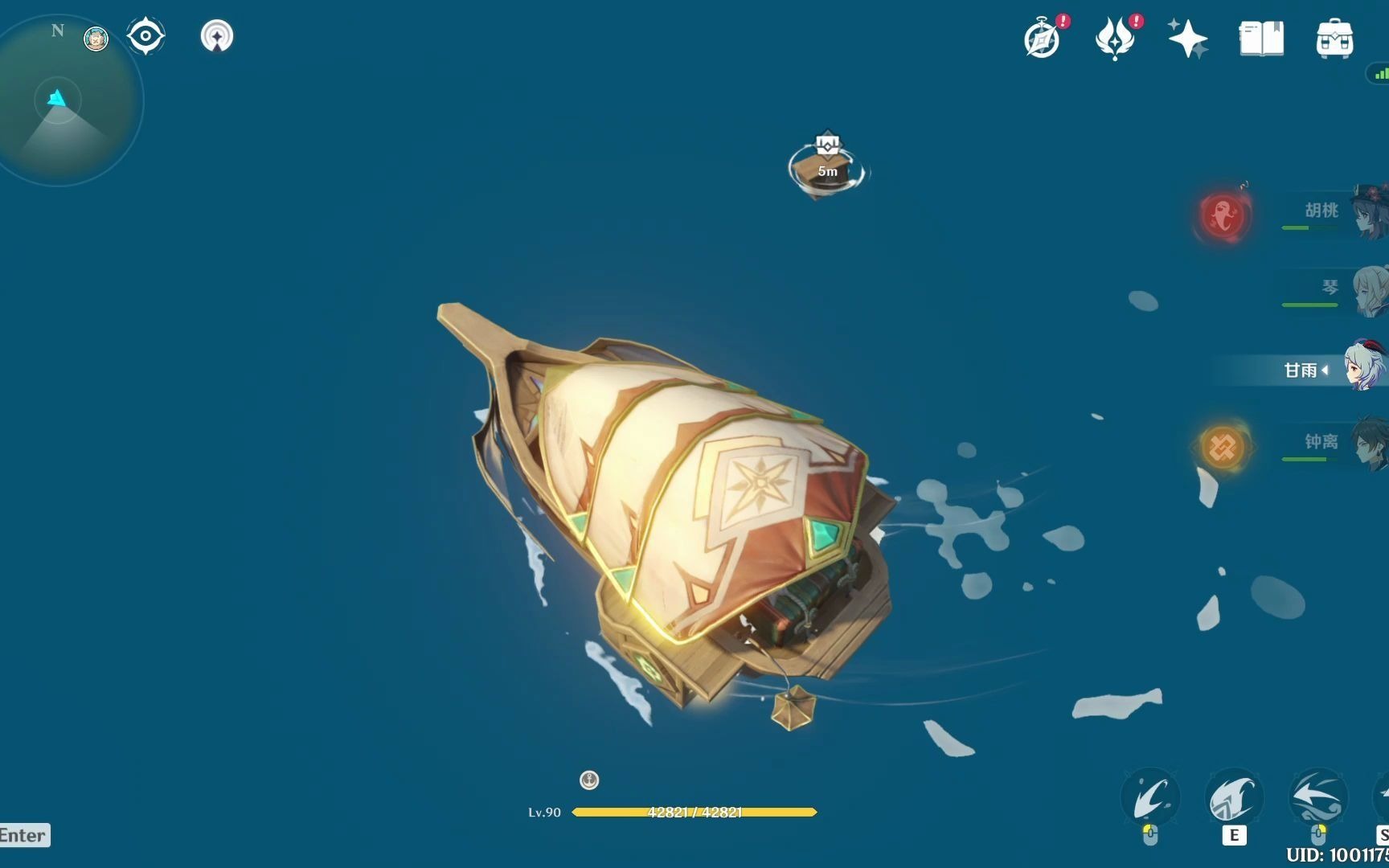
Task: Toggle elemental sight eye icon
Action: coord(145,36)
